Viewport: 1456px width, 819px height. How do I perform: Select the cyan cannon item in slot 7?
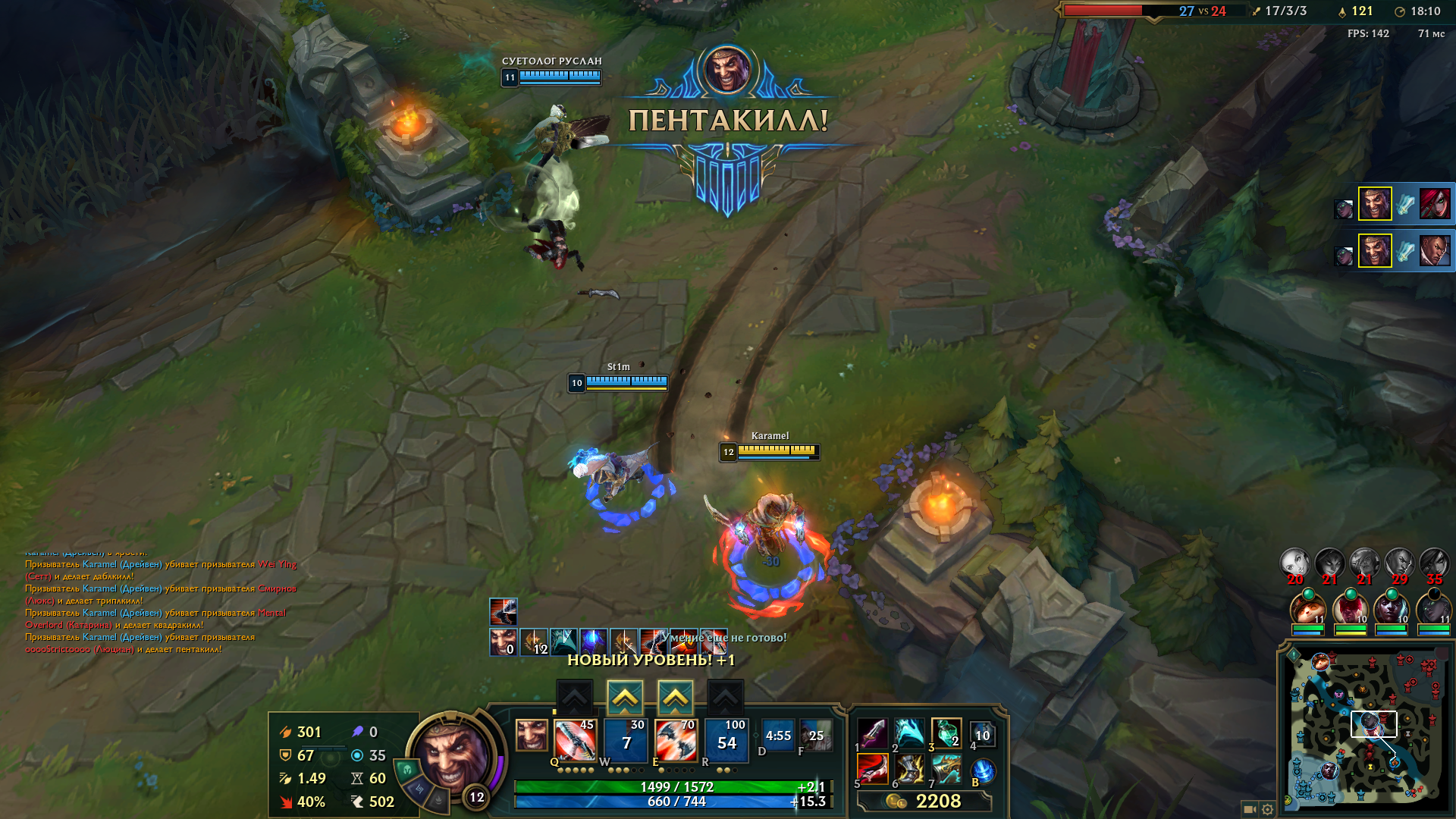946,770
